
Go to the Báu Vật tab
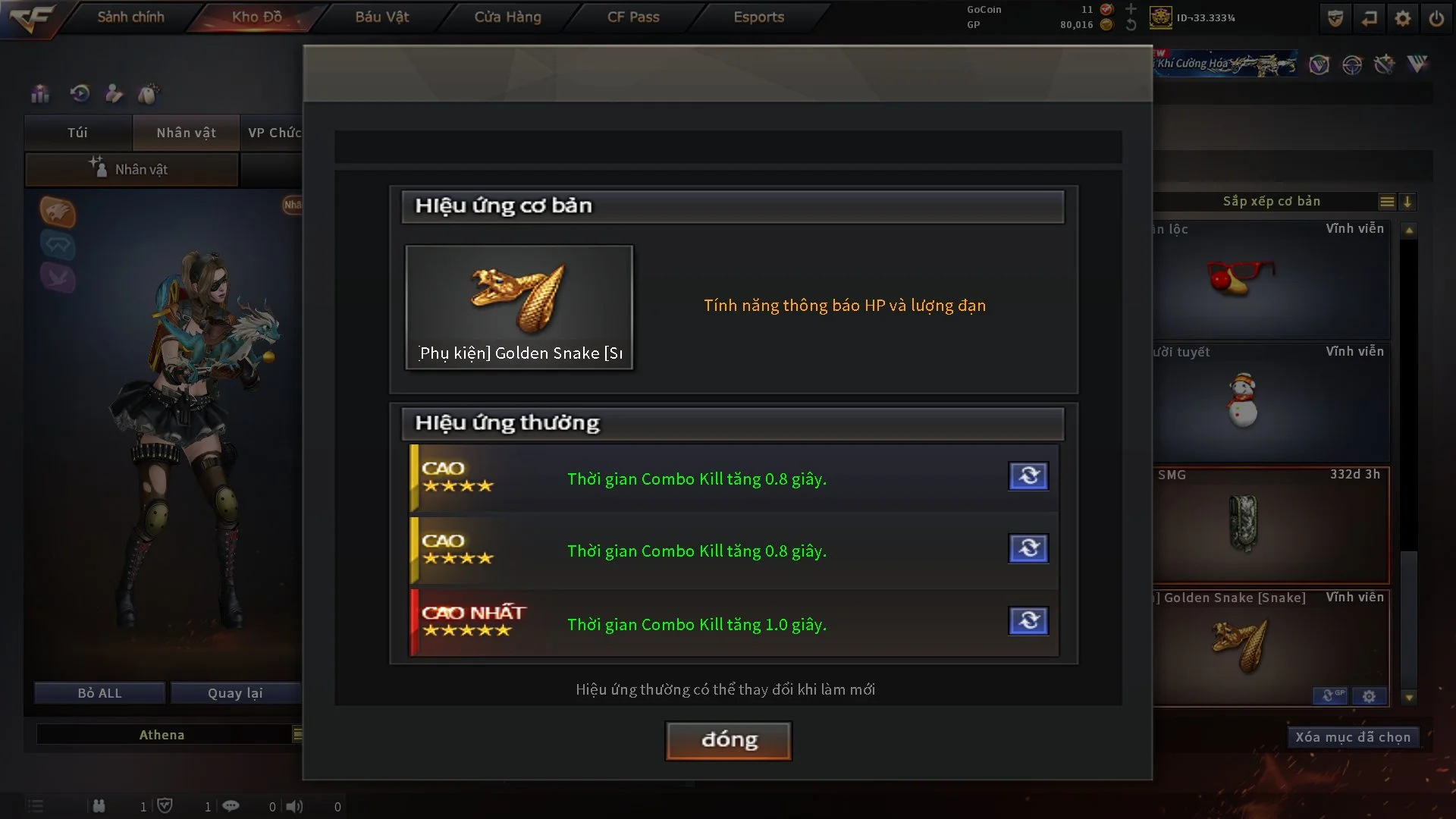click(x=381, y=17)
